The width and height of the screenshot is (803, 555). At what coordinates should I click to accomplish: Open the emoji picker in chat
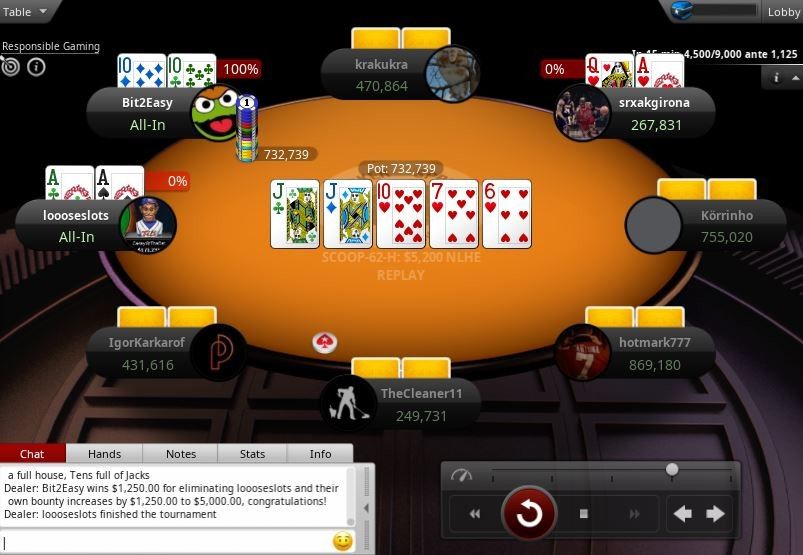(x=342, y=542)
